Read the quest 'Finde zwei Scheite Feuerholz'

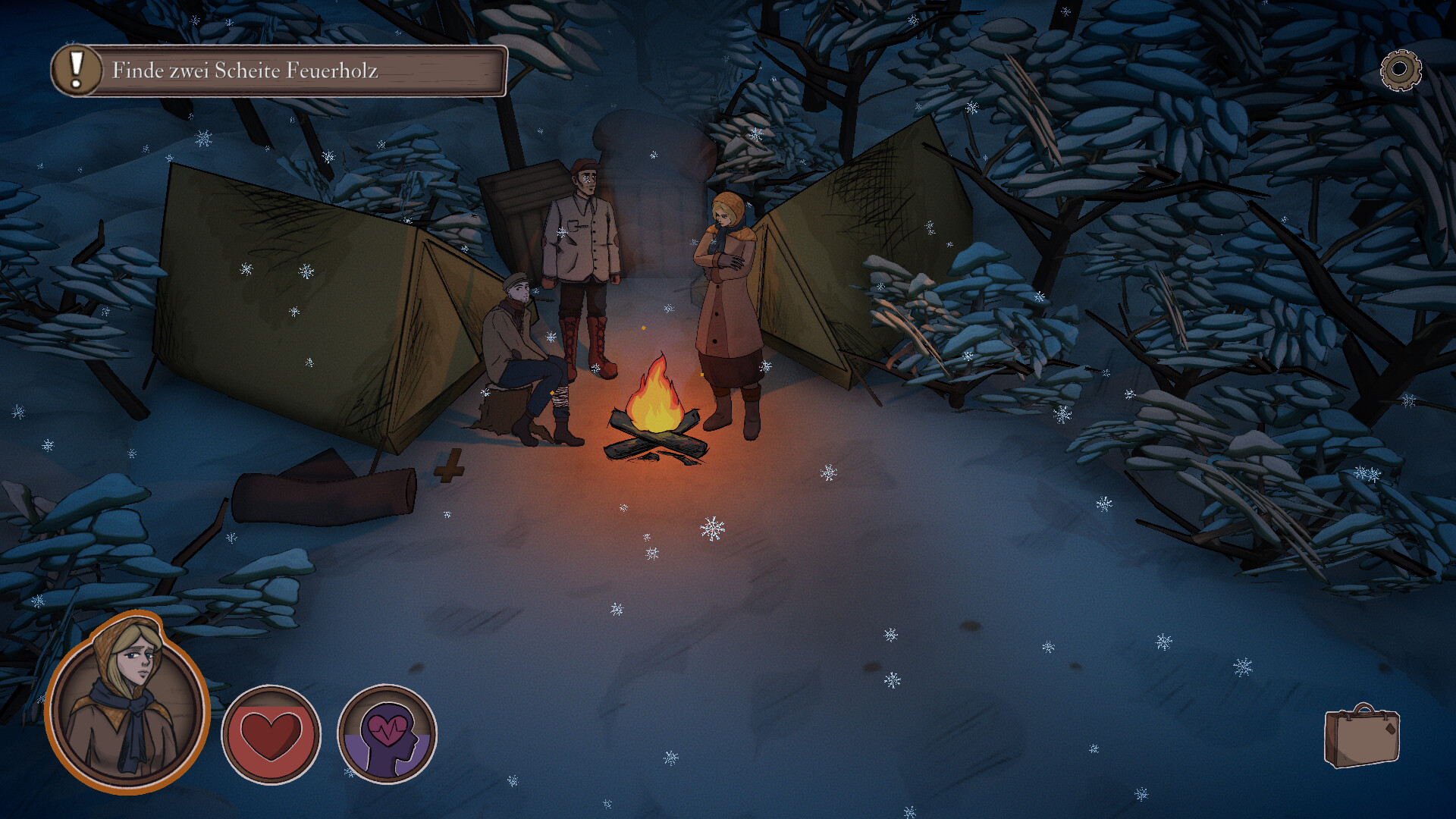click(x=246, y=70)
